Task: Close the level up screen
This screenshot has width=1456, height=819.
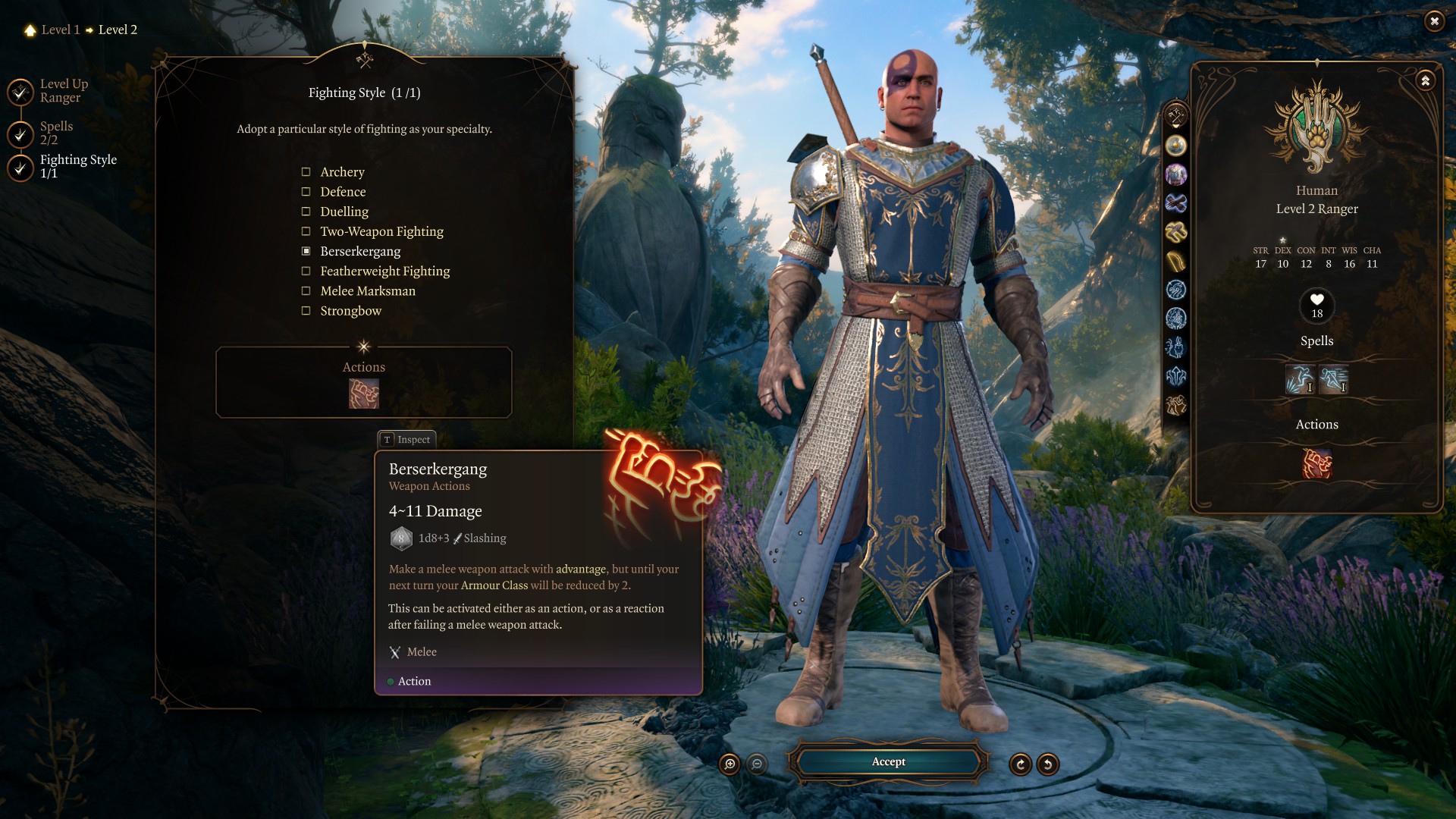Action: [1434, 21]
